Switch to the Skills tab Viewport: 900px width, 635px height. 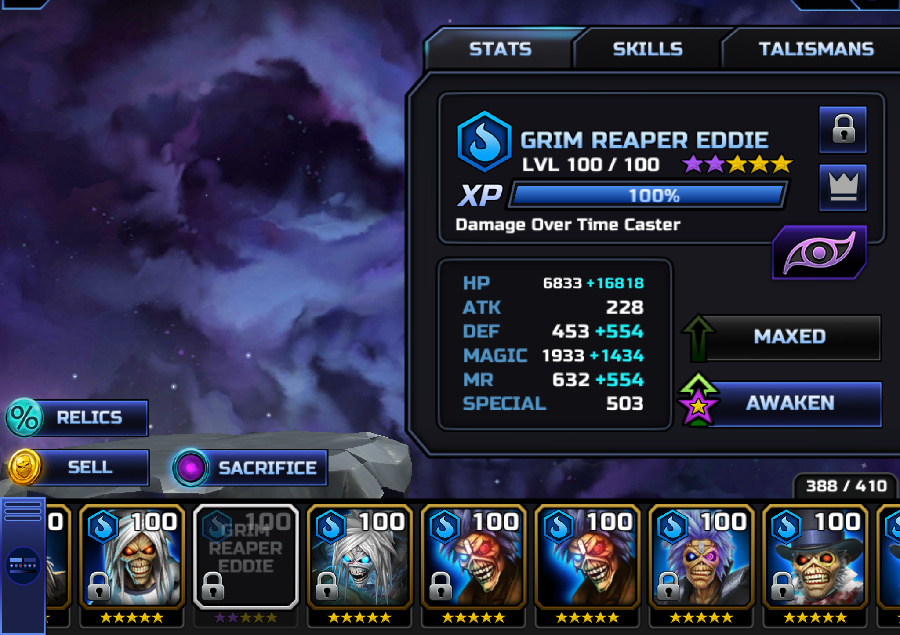tap(647, 49)
